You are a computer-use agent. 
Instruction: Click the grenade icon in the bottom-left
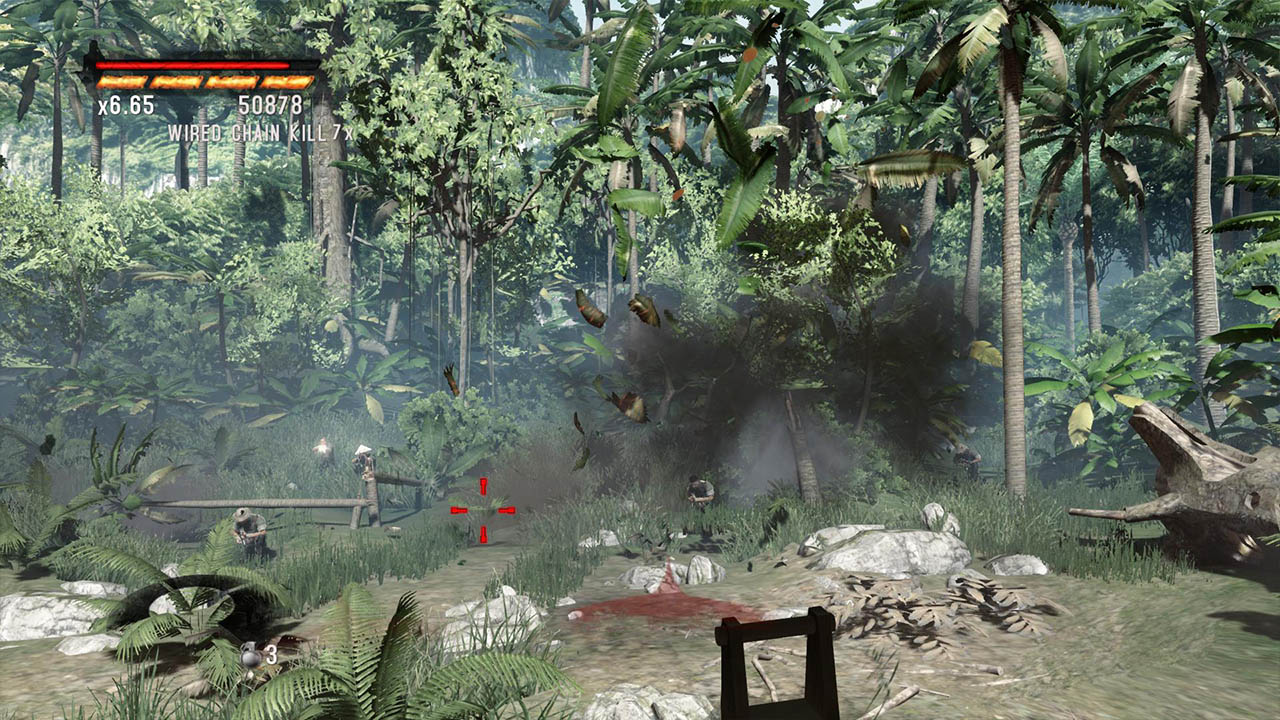(x=250, y=656)
